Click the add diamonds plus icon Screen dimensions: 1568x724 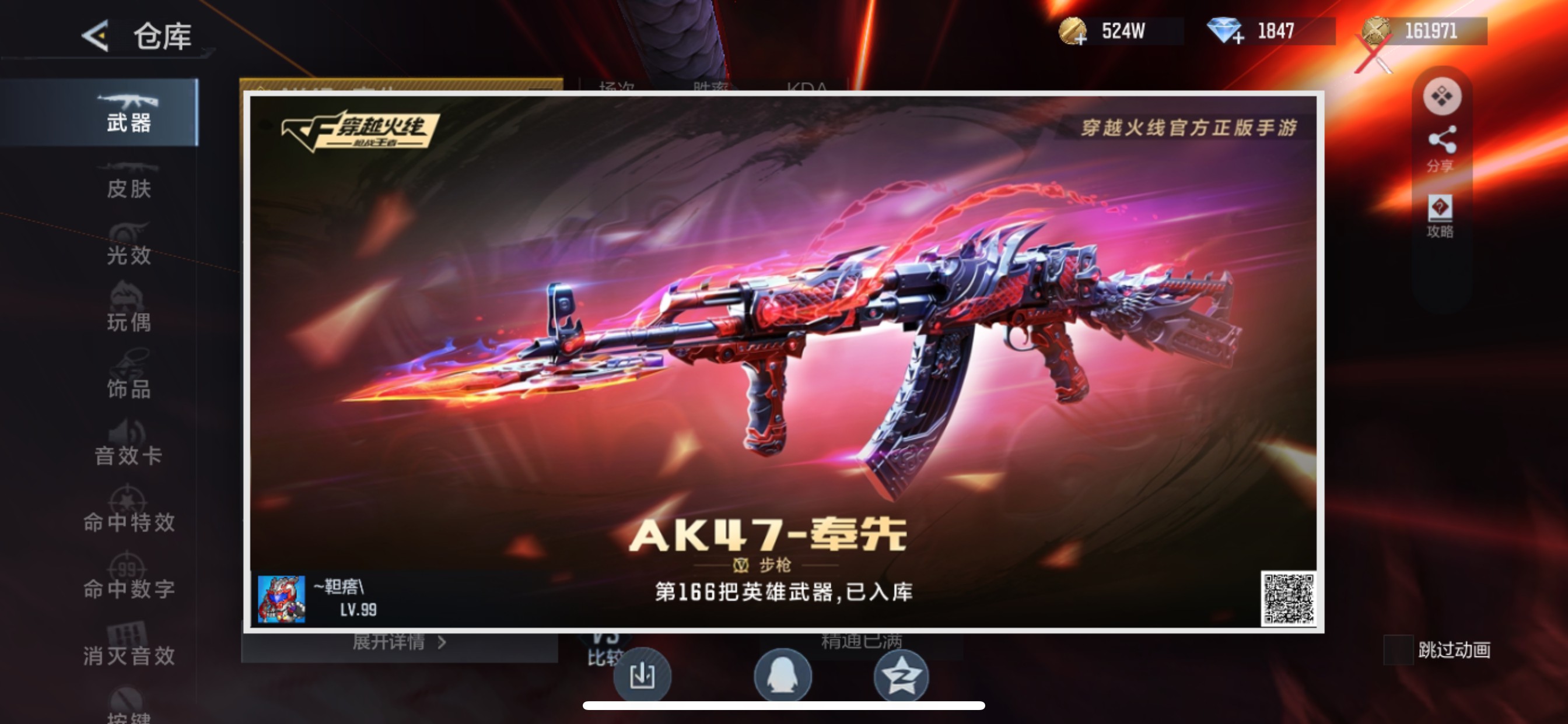click(1242, 39)
